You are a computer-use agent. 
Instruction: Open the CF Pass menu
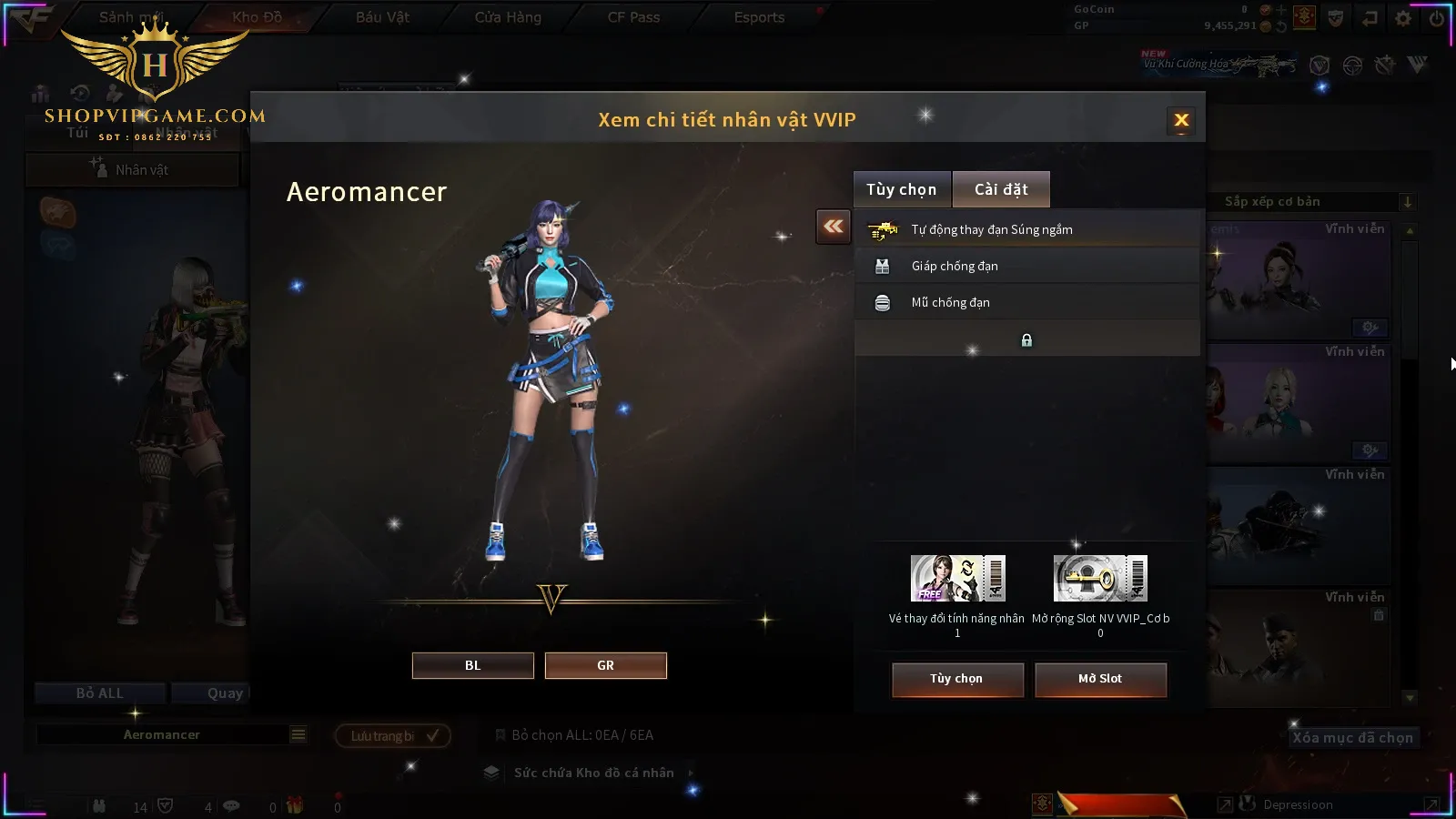pos(633,17)
